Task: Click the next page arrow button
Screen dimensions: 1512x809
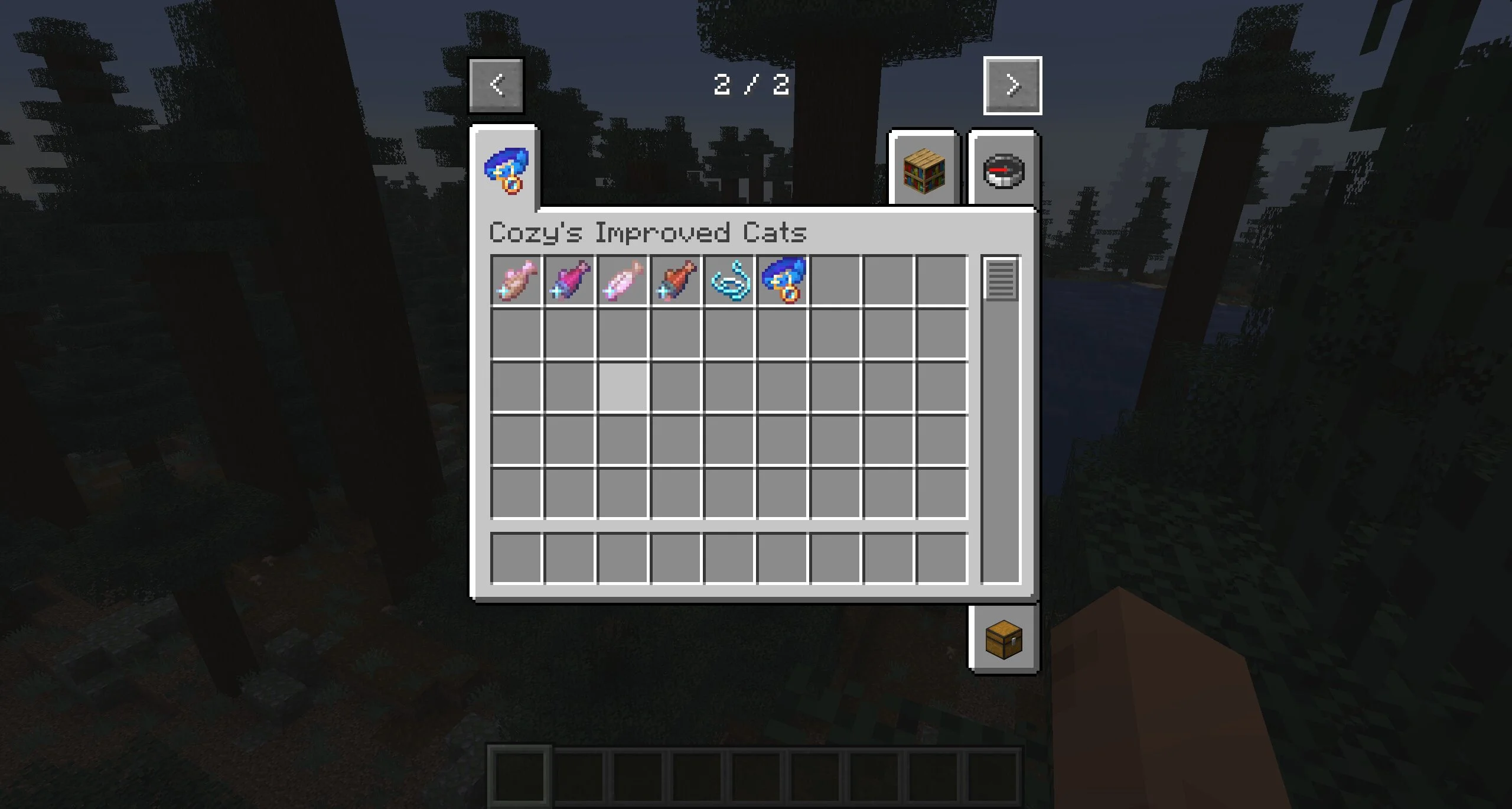Action: click(x=1012, y=86)
